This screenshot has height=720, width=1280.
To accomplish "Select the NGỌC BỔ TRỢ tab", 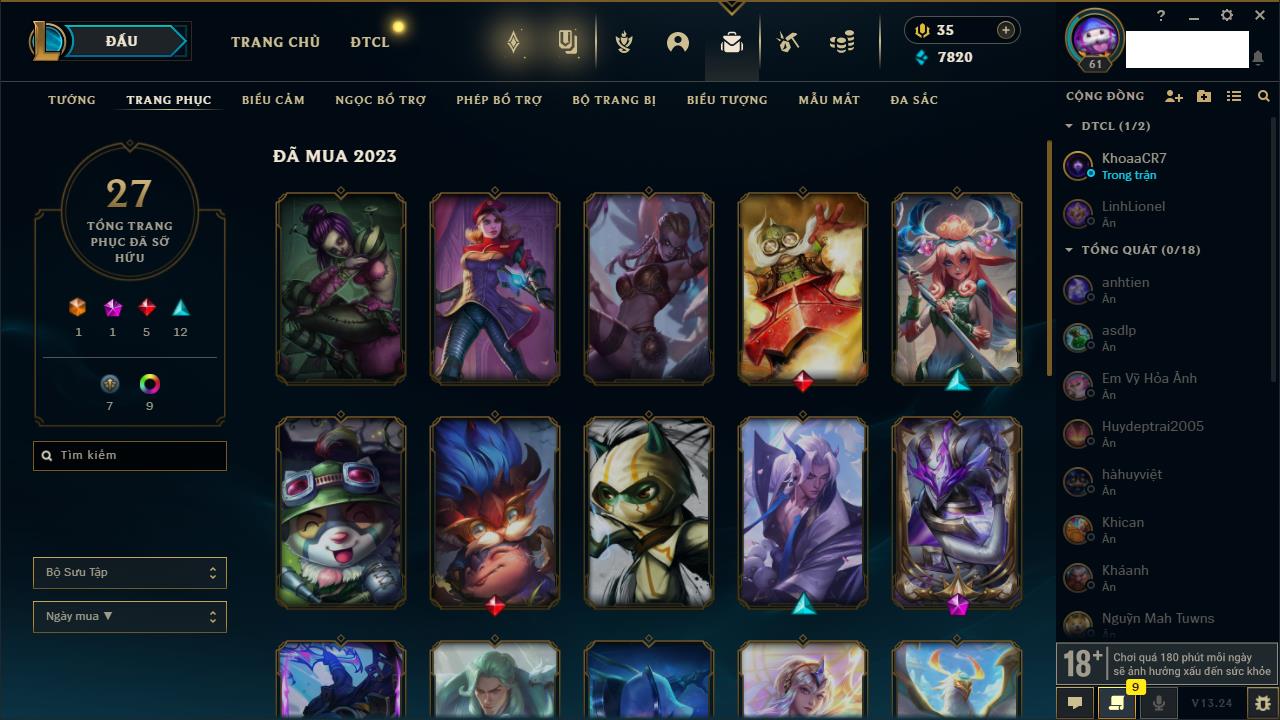I will pos(380,100).
